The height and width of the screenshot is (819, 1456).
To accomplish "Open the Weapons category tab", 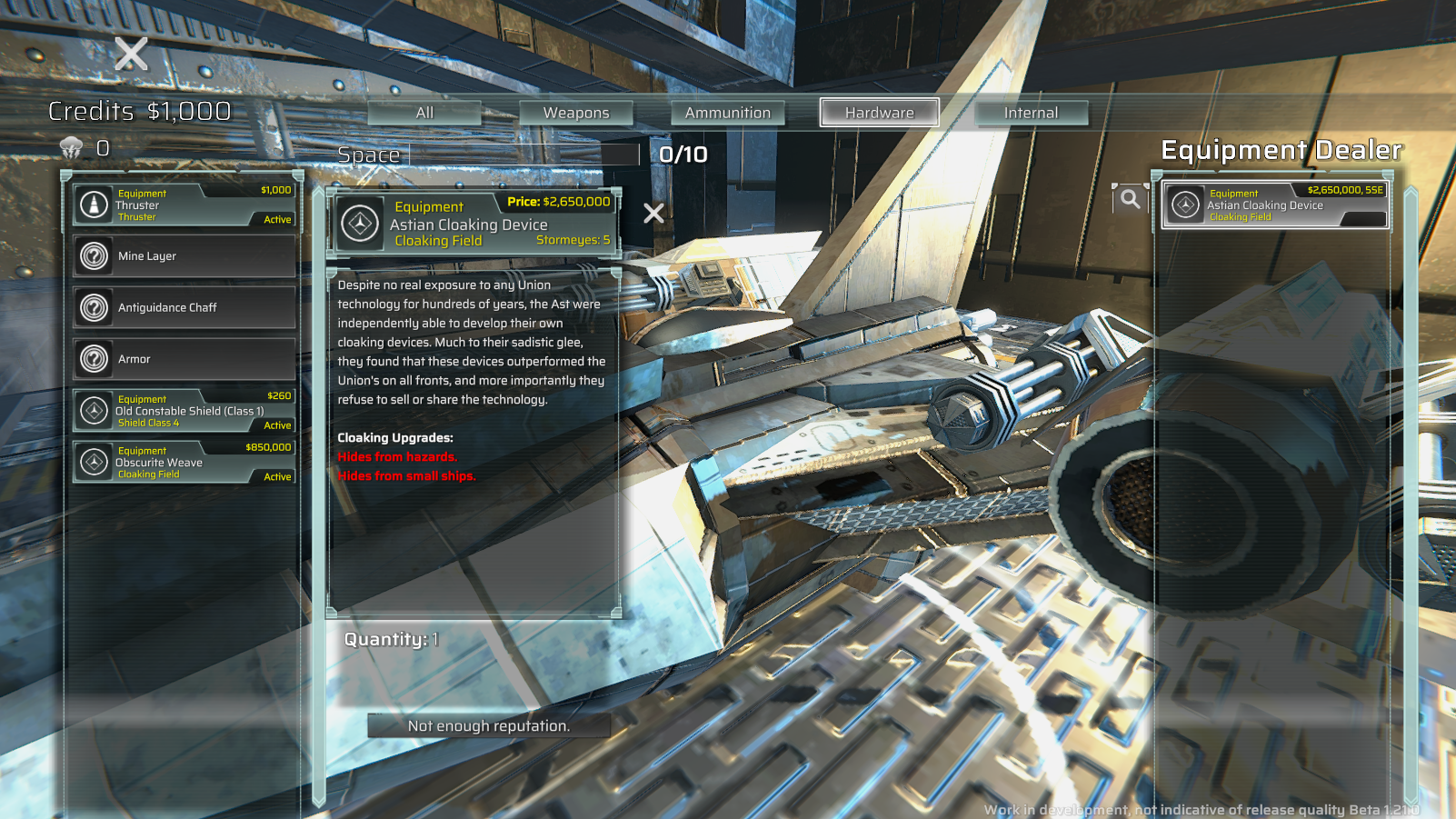I will tap(576, 113).
